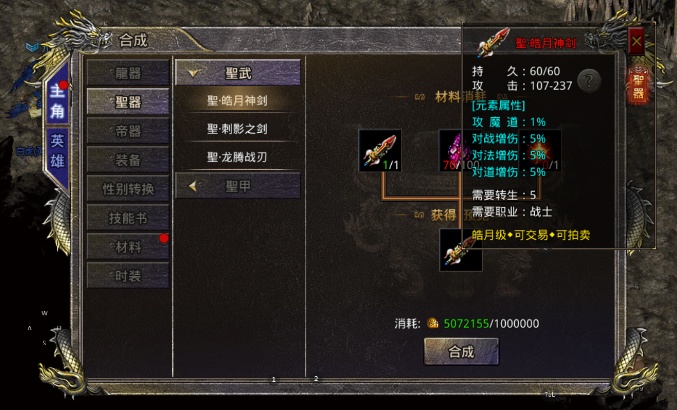
Task: Click the sword material slot showing 1/1
Action: (x=379, y=150)
